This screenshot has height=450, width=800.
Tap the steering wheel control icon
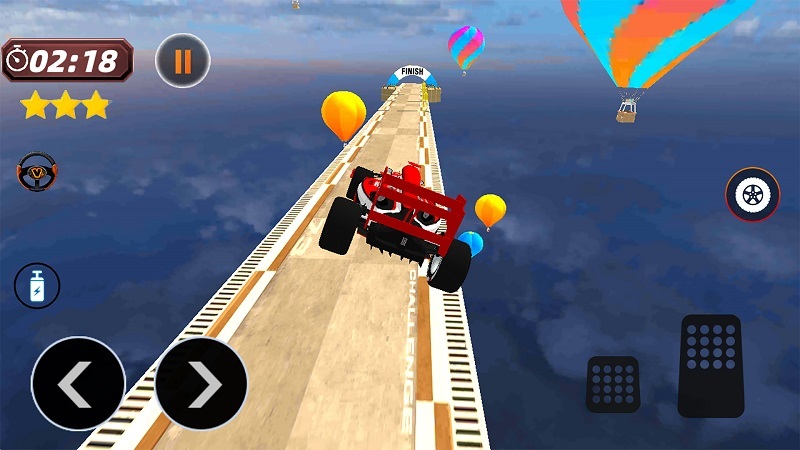pyautogui.click(x=37, y=171)
